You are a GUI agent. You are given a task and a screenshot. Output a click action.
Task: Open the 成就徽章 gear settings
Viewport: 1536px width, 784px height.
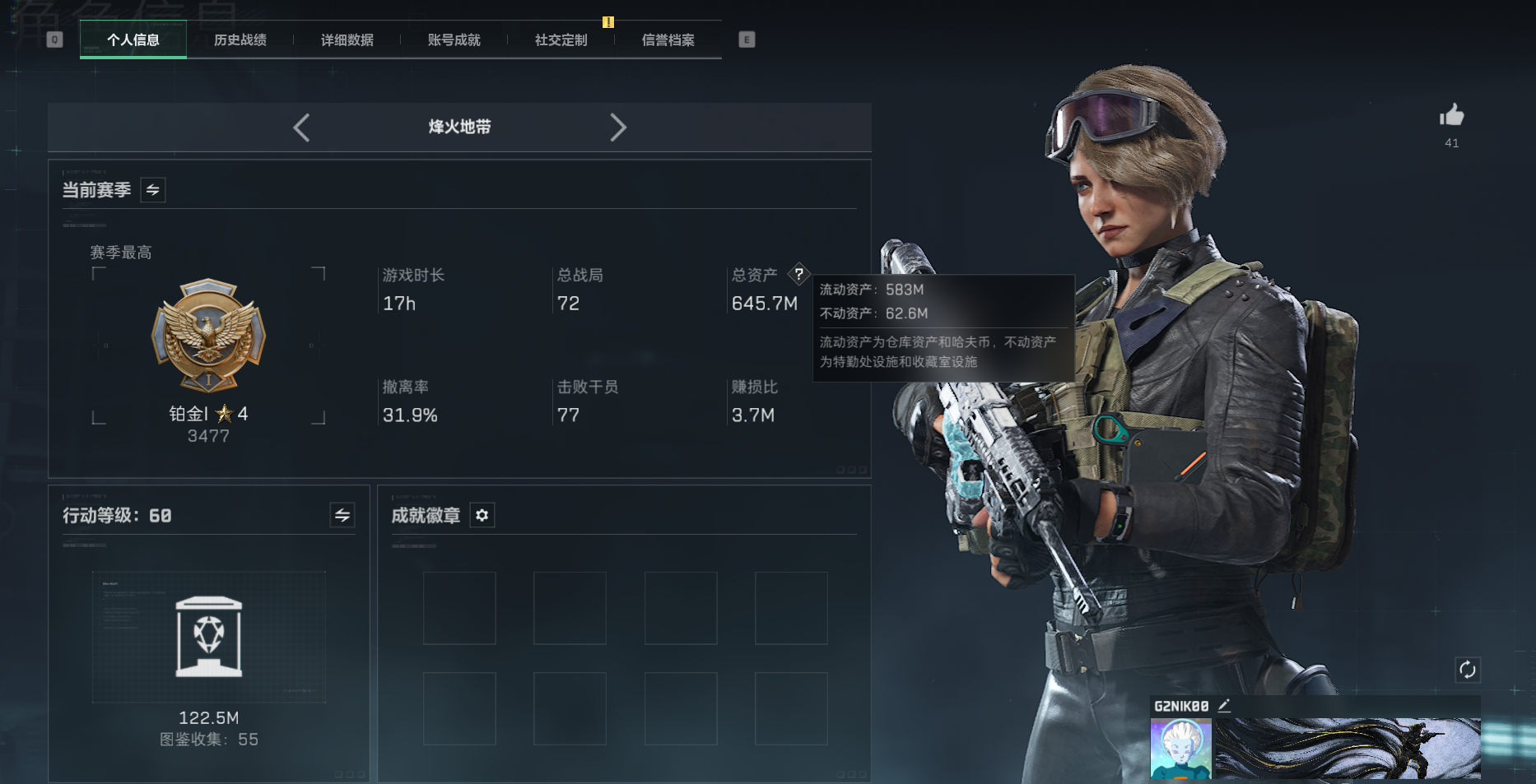click(482, 515)
